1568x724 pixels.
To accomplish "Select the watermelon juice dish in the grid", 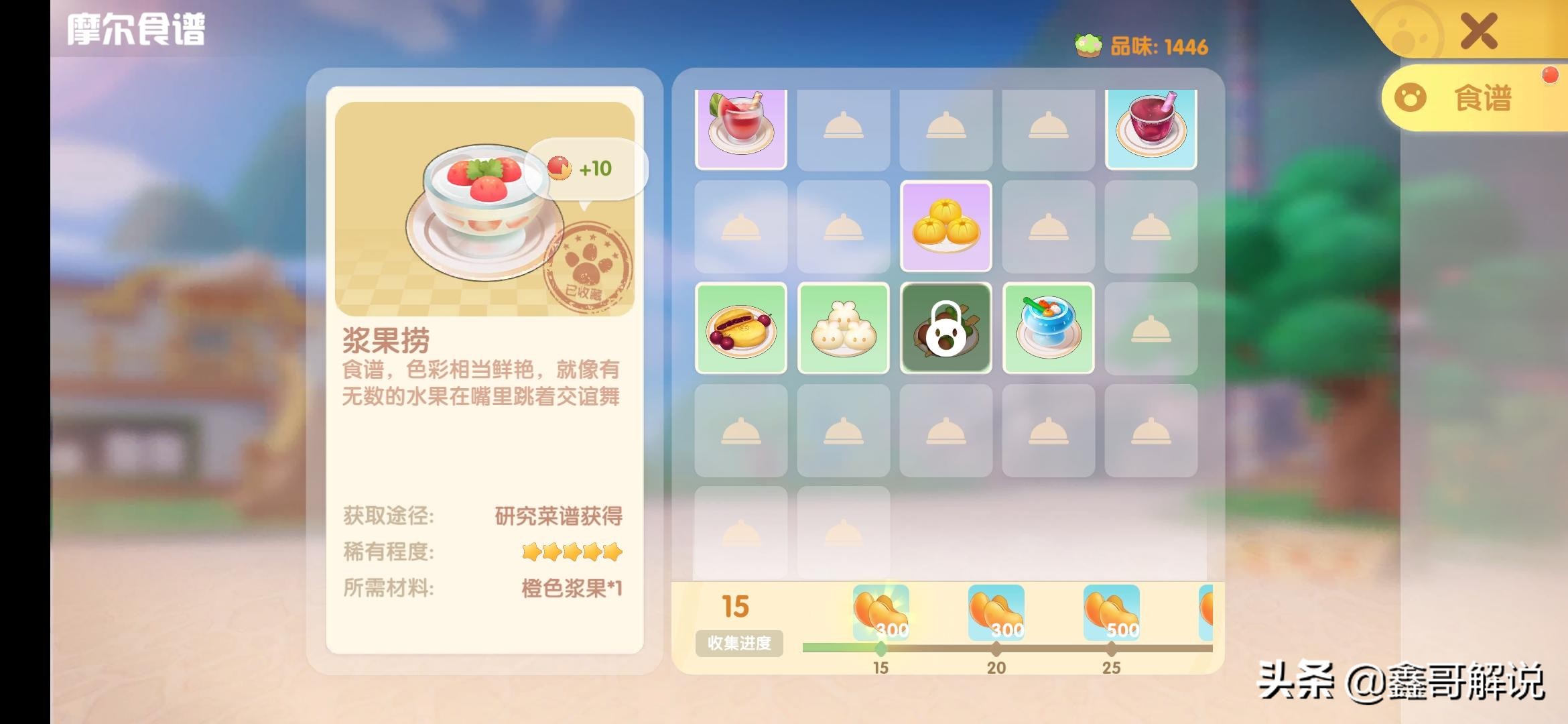I will [741, 127].
